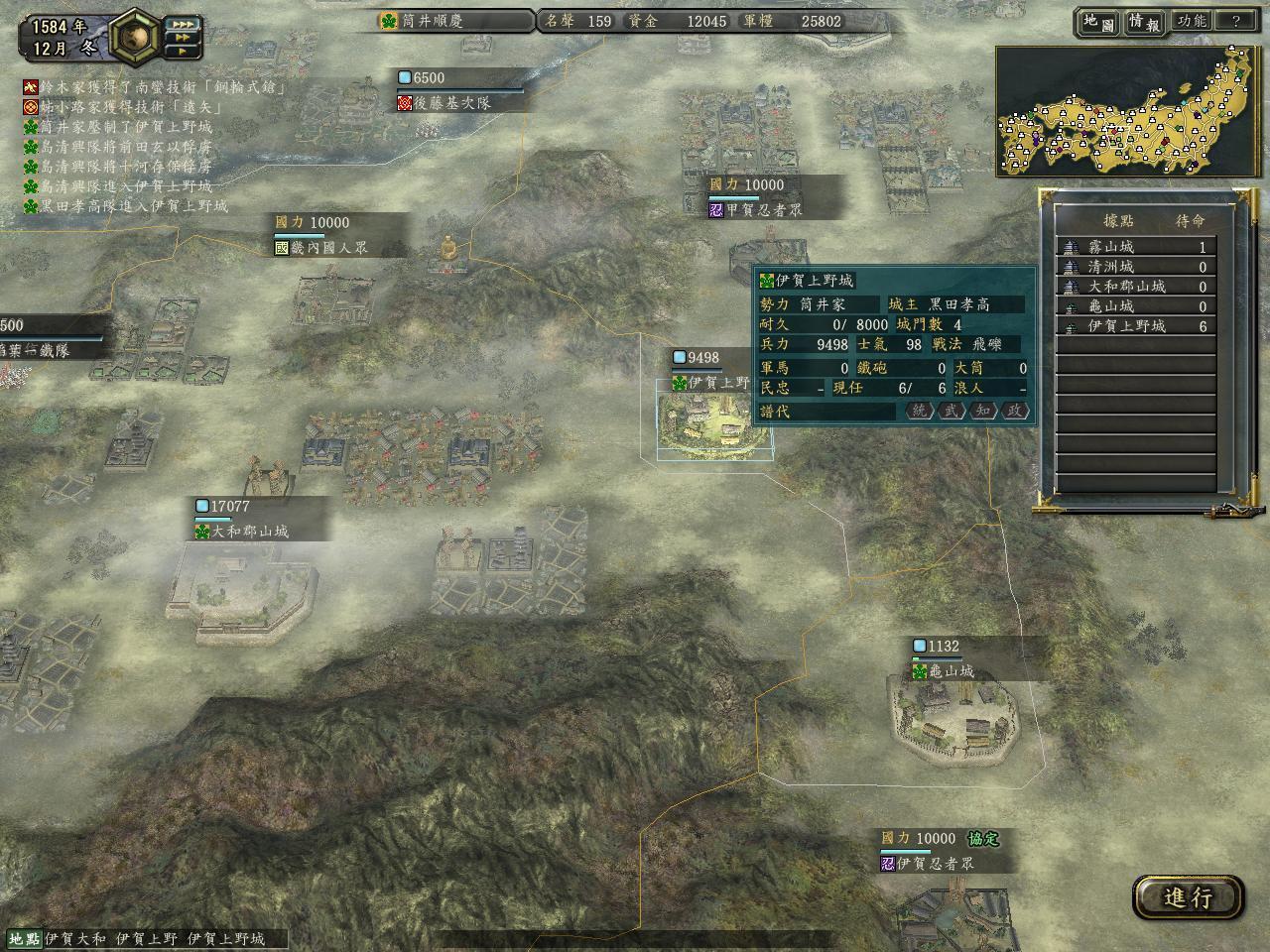Open the question mark help button
The image size is (1270, 952).
point(1235,22)
